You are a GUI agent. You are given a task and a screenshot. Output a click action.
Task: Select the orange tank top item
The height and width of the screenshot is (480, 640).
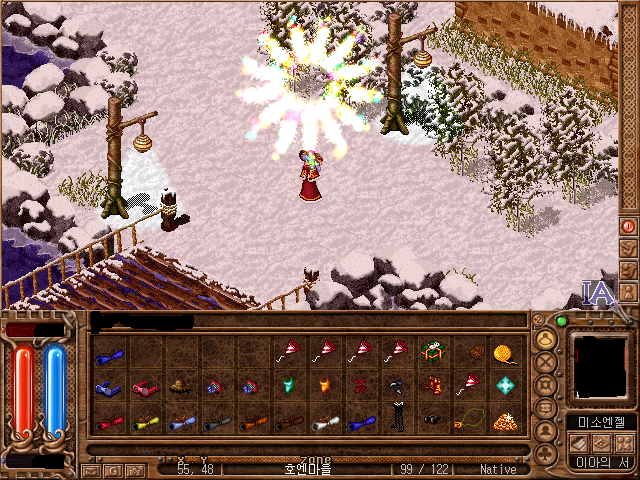tap(325, 387)
